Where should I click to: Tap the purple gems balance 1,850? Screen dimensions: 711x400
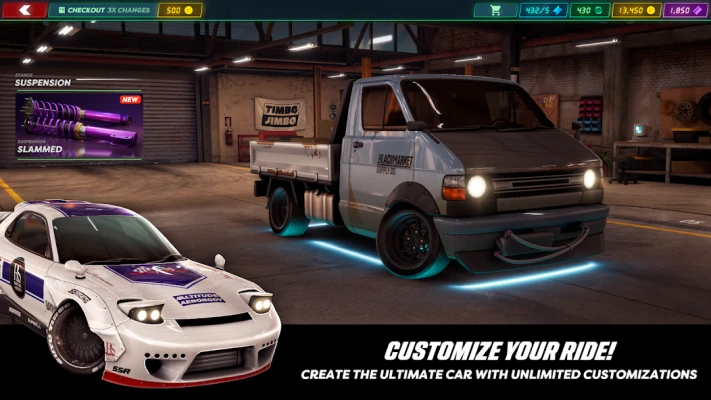(683, 10)
